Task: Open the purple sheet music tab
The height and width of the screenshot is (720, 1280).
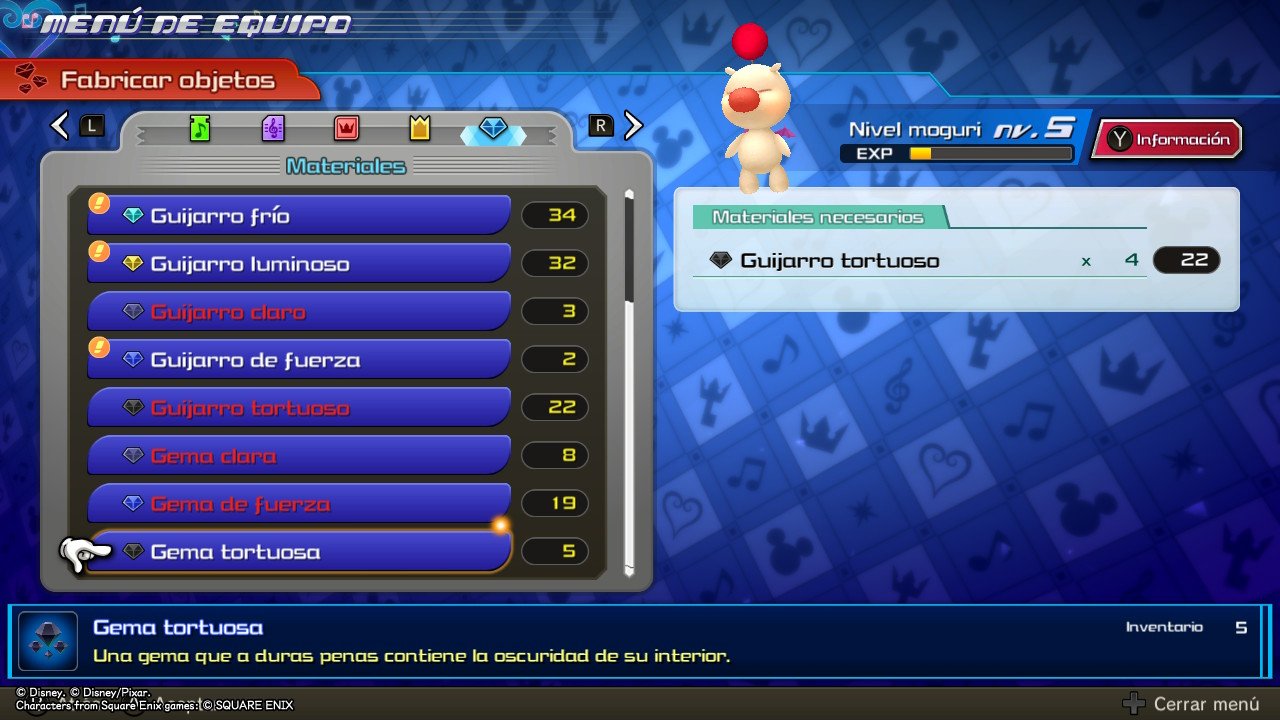Action: pyautogui.click(x=273, y=128)
